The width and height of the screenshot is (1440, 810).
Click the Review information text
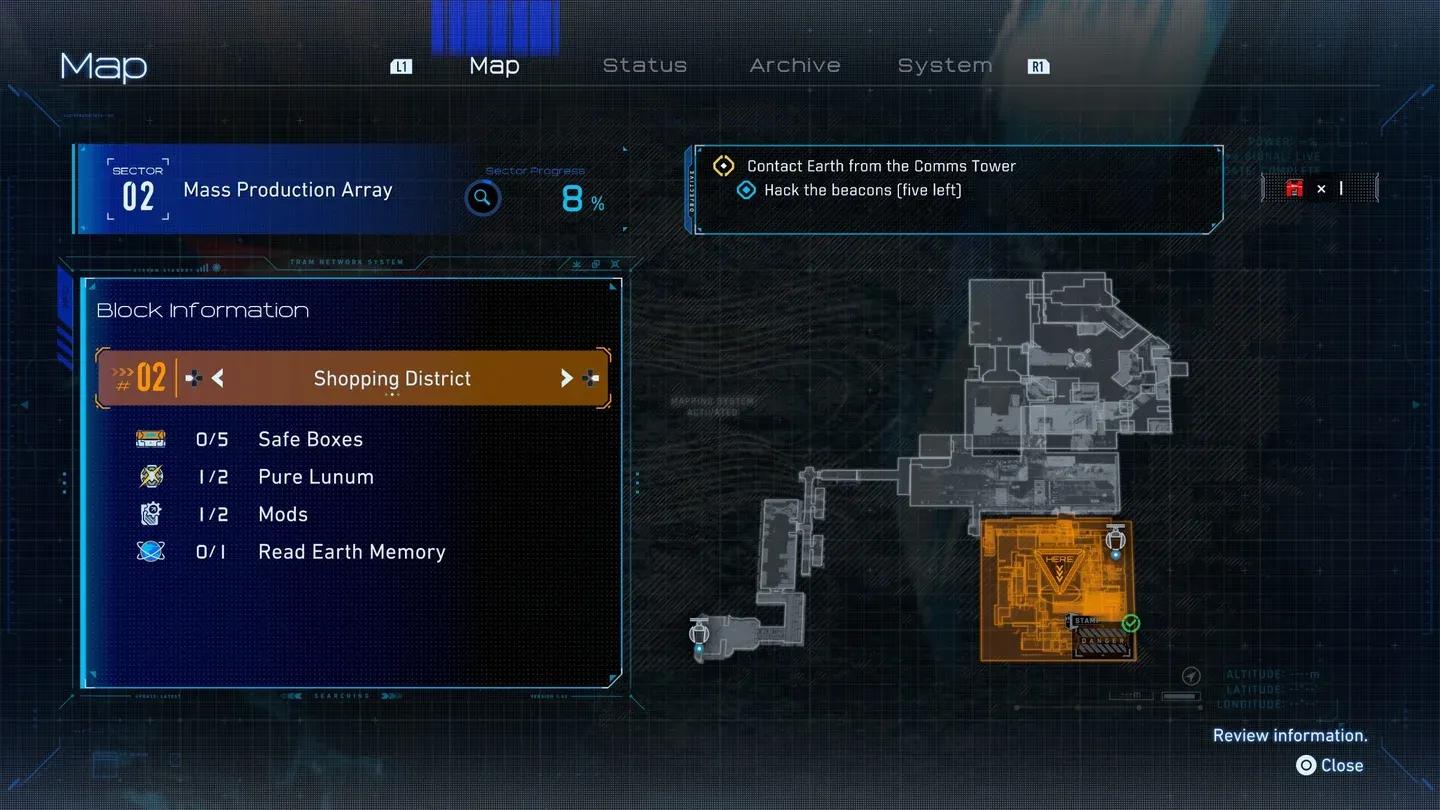click(1290, 735)
